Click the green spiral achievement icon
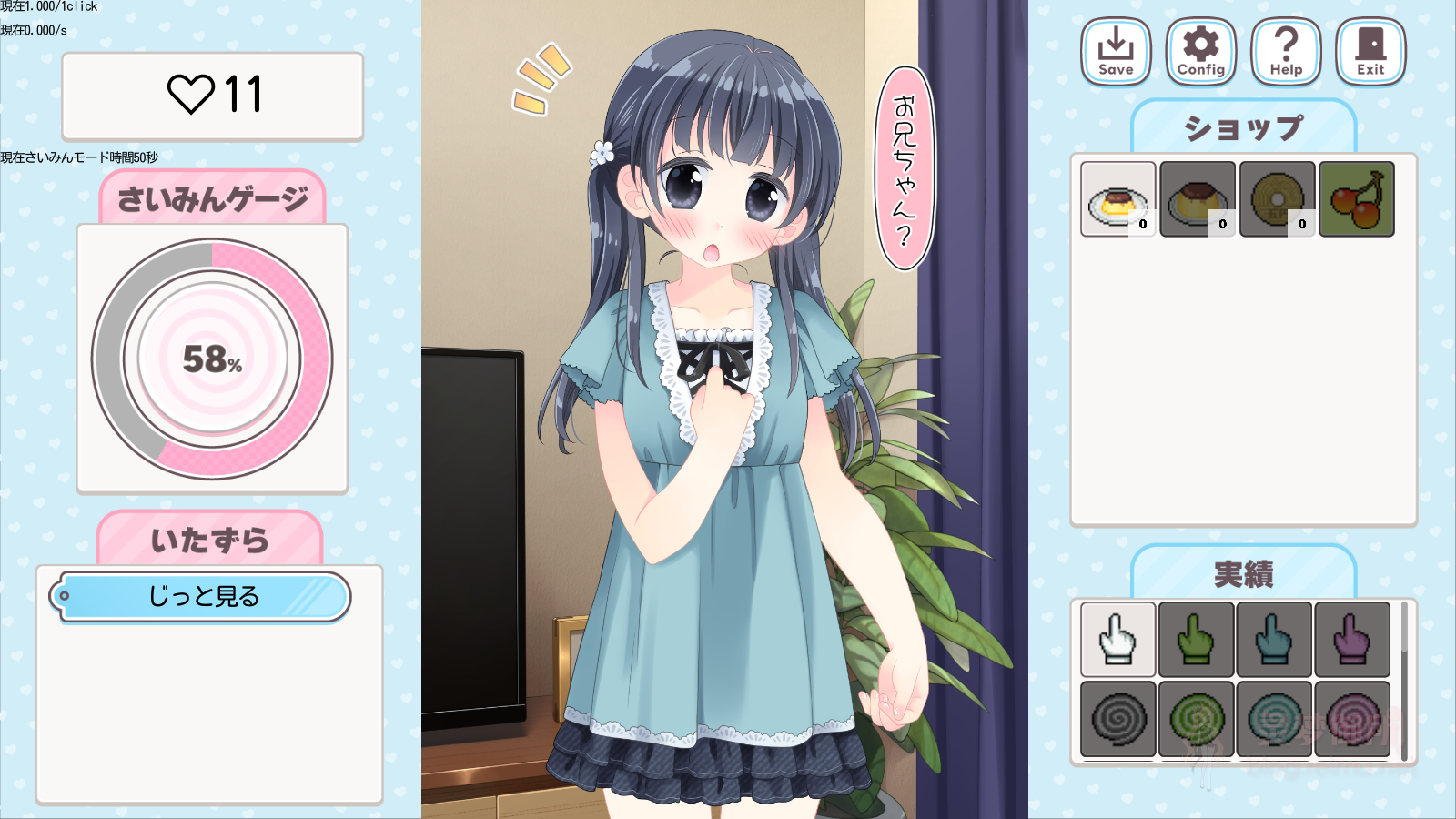The image size is (1456, 819). pos(1195,718)
